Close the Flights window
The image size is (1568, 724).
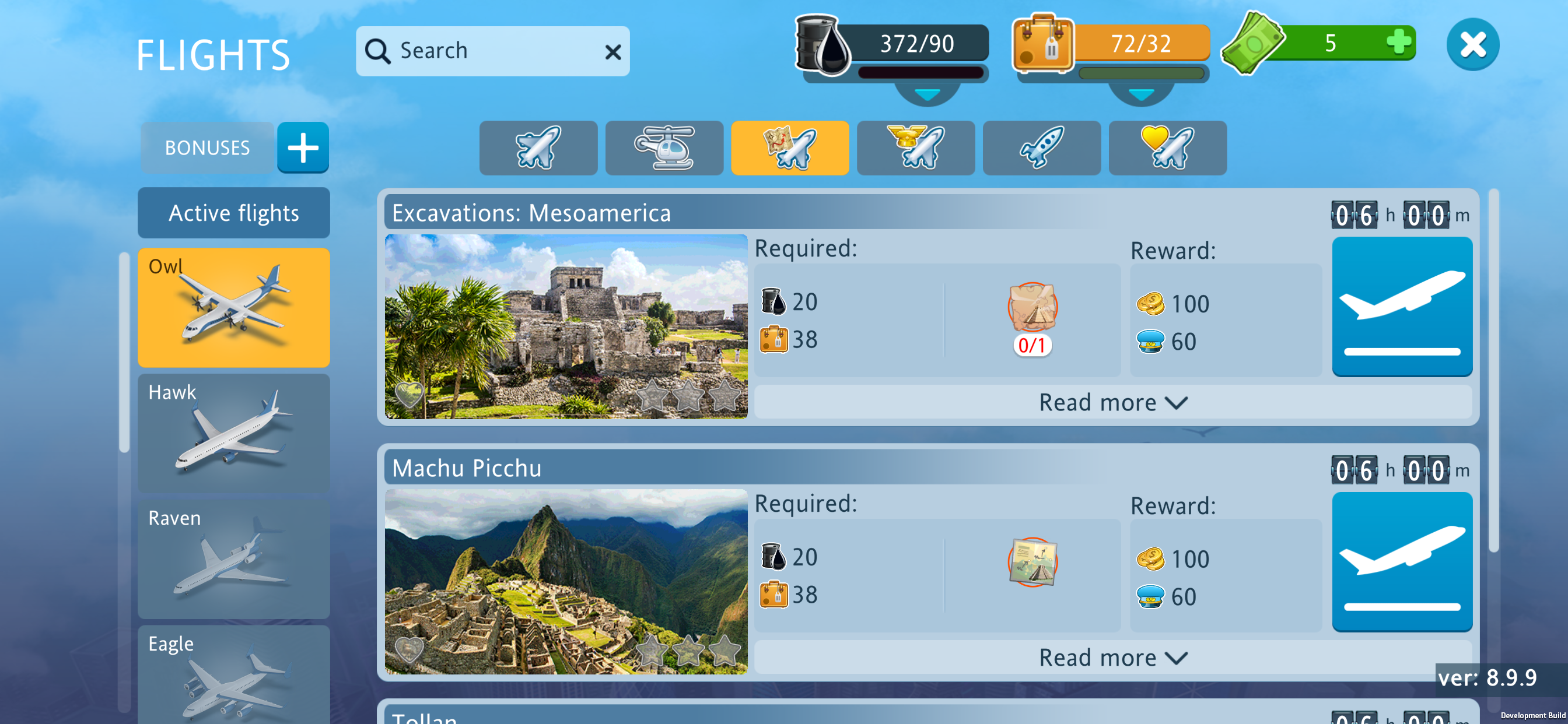(x=1472, y=45)
